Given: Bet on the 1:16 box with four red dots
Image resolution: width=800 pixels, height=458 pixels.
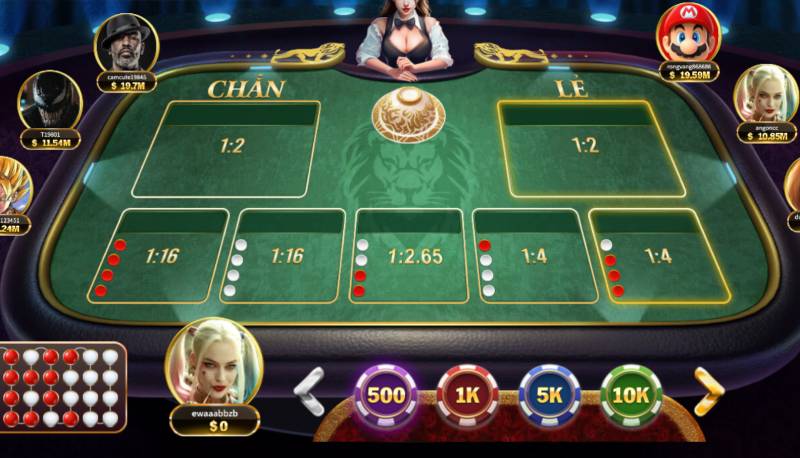Looking at the screenshot, I should pos(162,257).
